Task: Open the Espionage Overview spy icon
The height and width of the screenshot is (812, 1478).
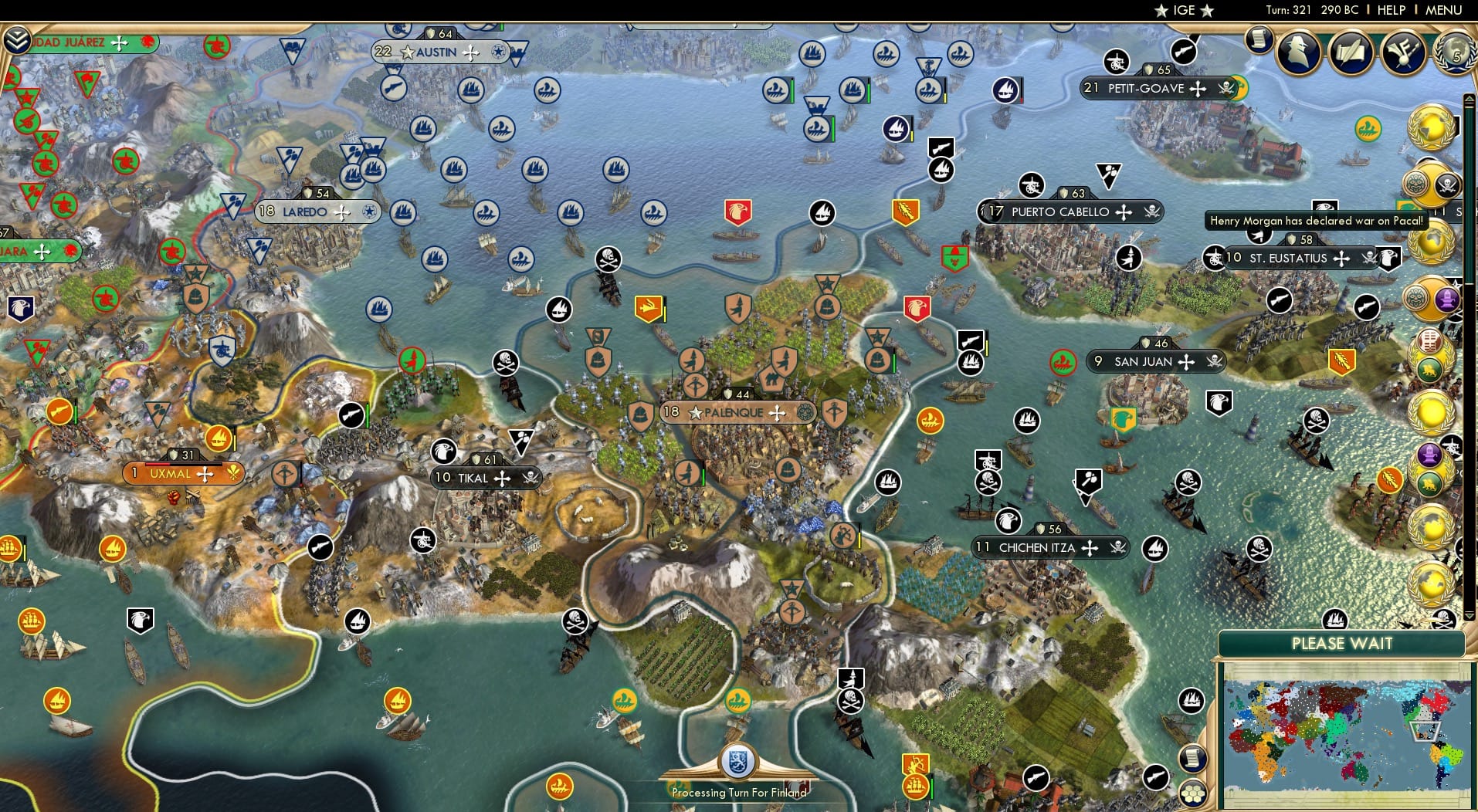Action: [x=1300, y=51]
